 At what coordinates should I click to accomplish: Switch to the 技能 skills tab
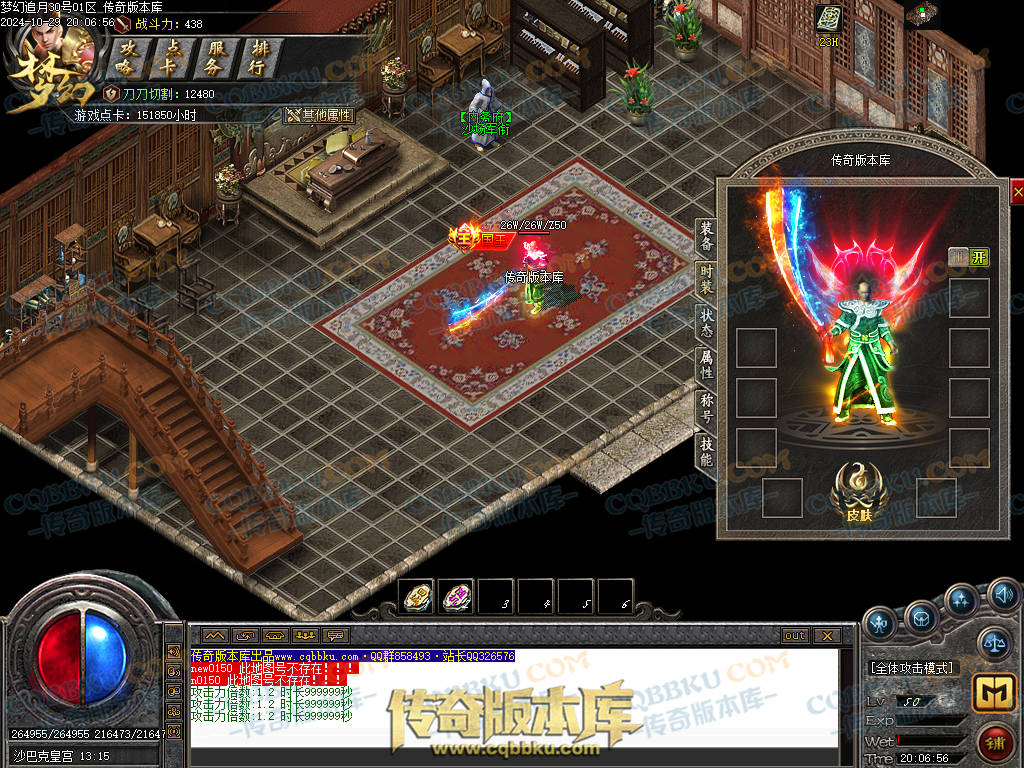point(706,452)
